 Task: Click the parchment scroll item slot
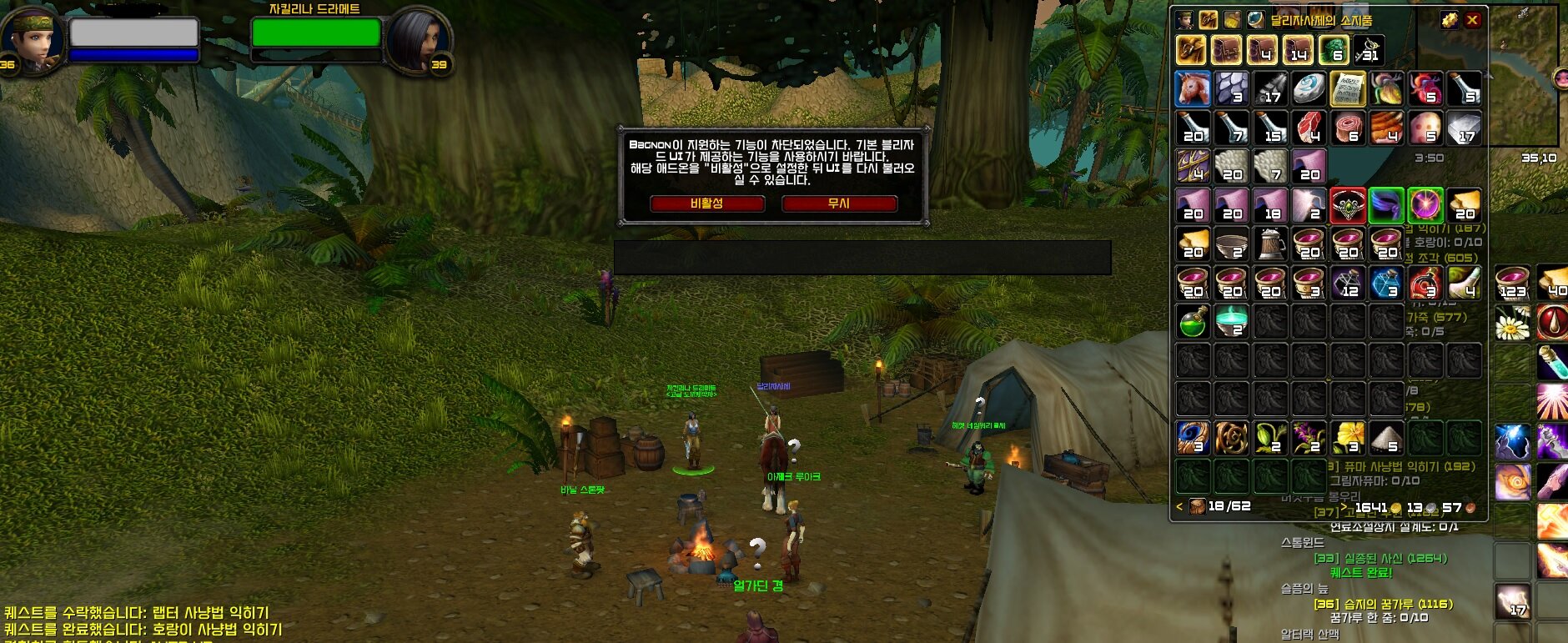tap(1347, 88)
